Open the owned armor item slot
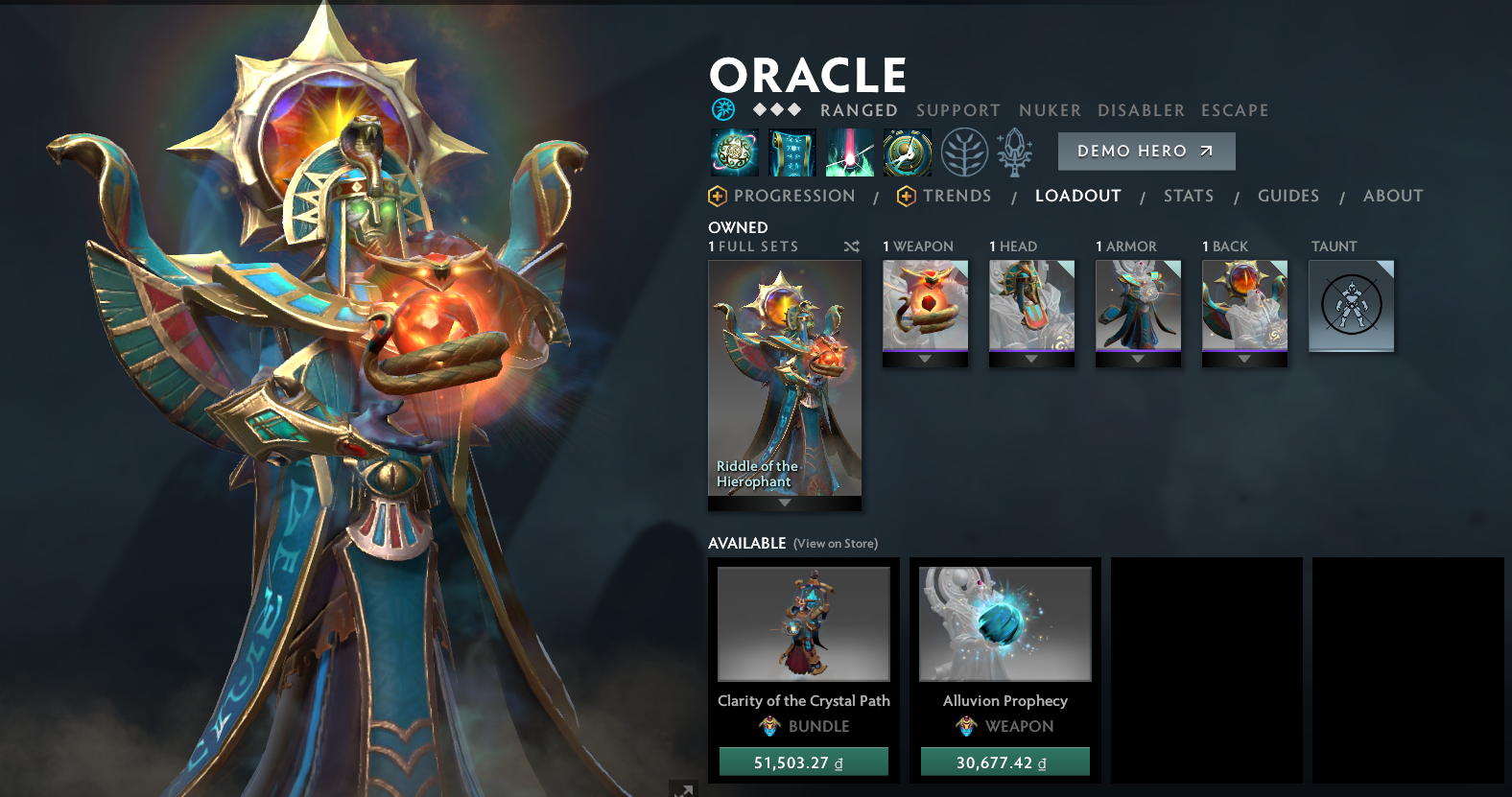The width and height of the screenshot is (1512, 797). (x=1138, y=305)
